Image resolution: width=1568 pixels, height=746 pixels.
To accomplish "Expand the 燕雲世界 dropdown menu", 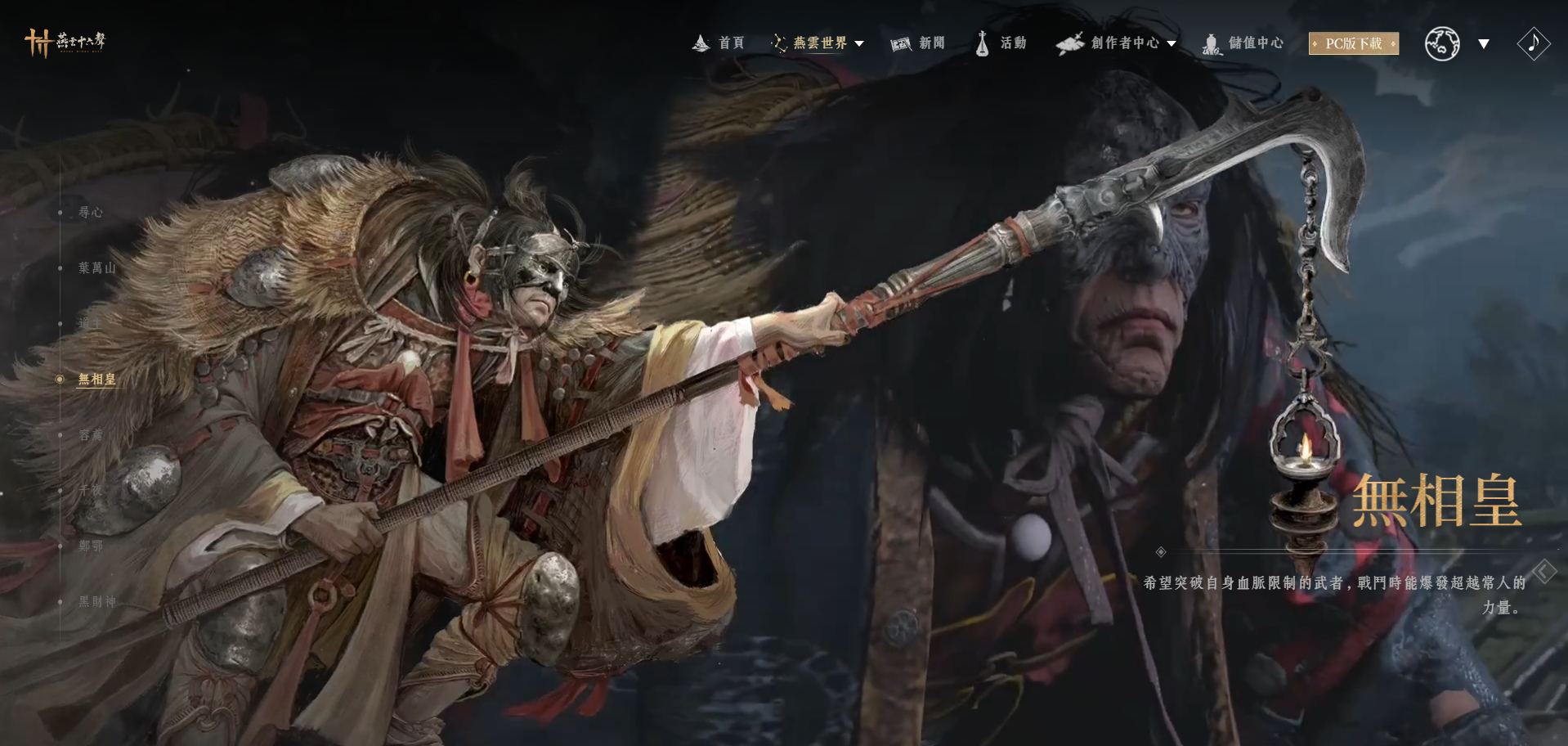I will pyautogui.click(x=818, y=43).
